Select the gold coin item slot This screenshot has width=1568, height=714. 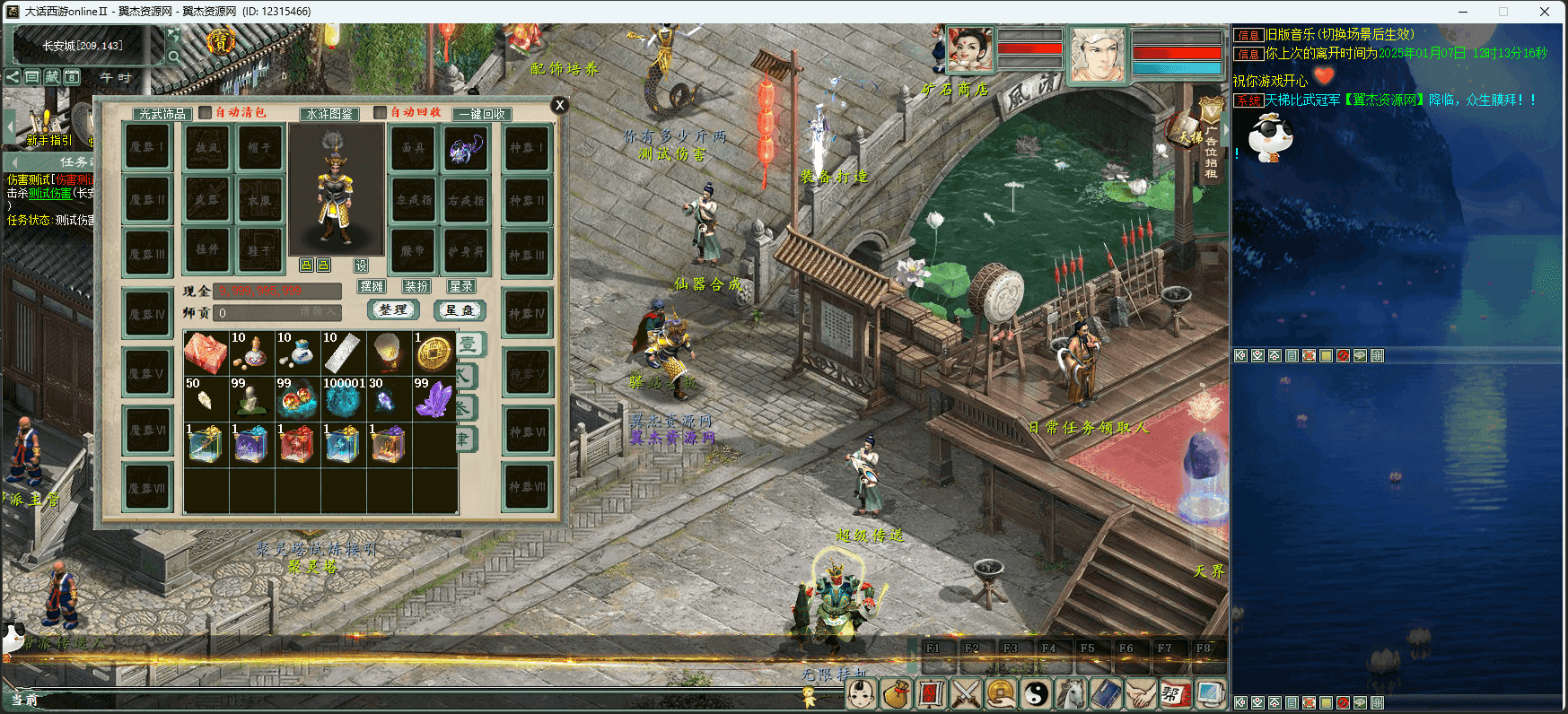tap(434, 353)
